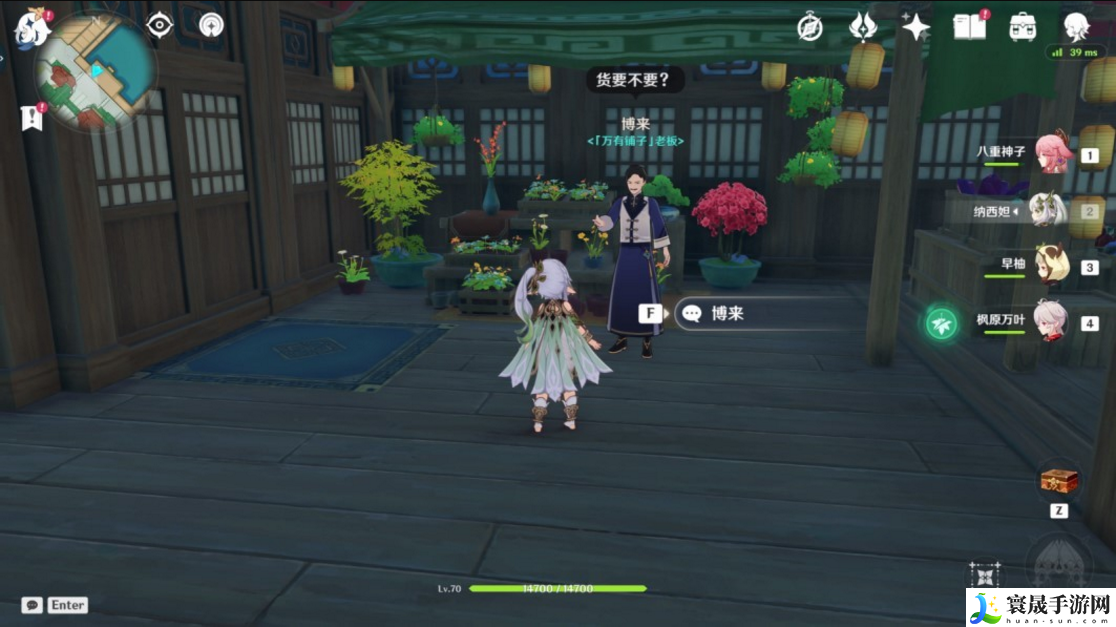Select party member 纳西妲
The width and height of the screenshot is (1116, 627).
(x=1048, y=210)
